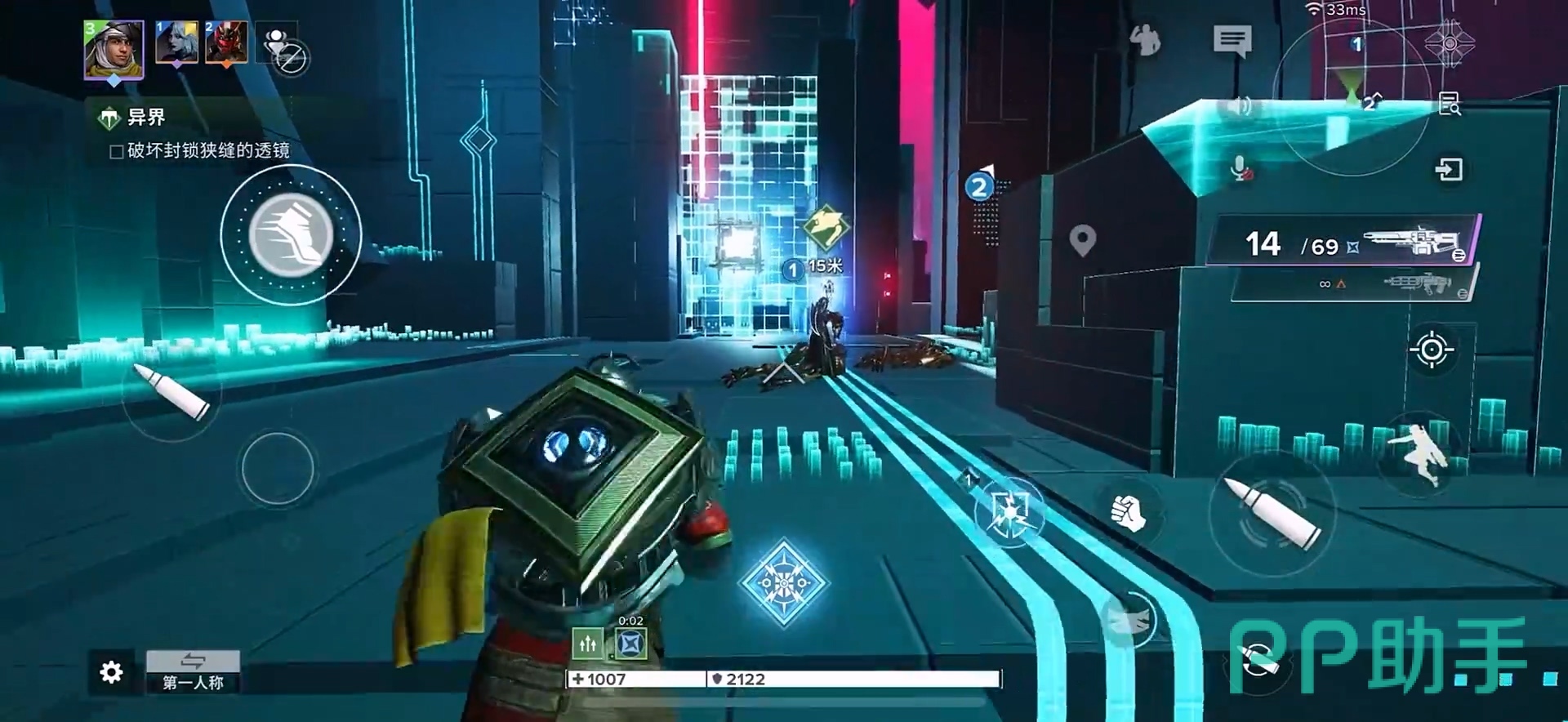Open the gear settings menu
The height and width of the screenshot is (722, 1568).
[x=111, y=672]
